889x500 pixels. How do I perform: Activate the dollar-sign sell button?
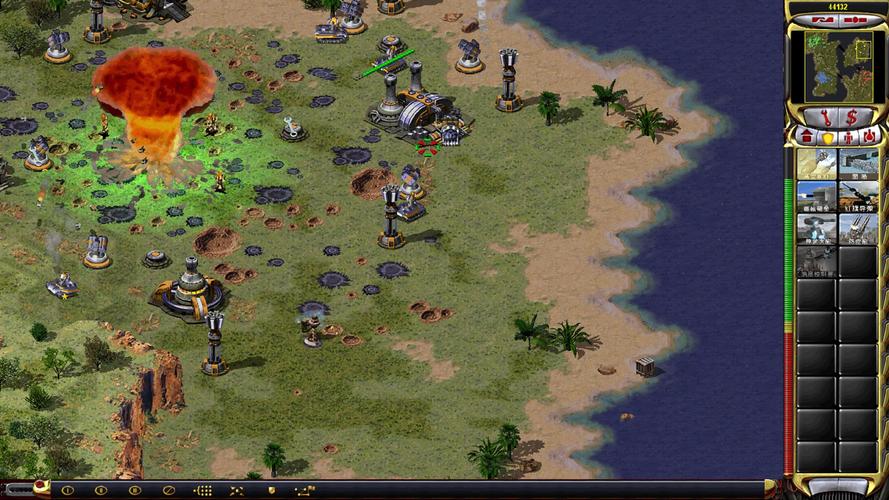pos(851,117)
